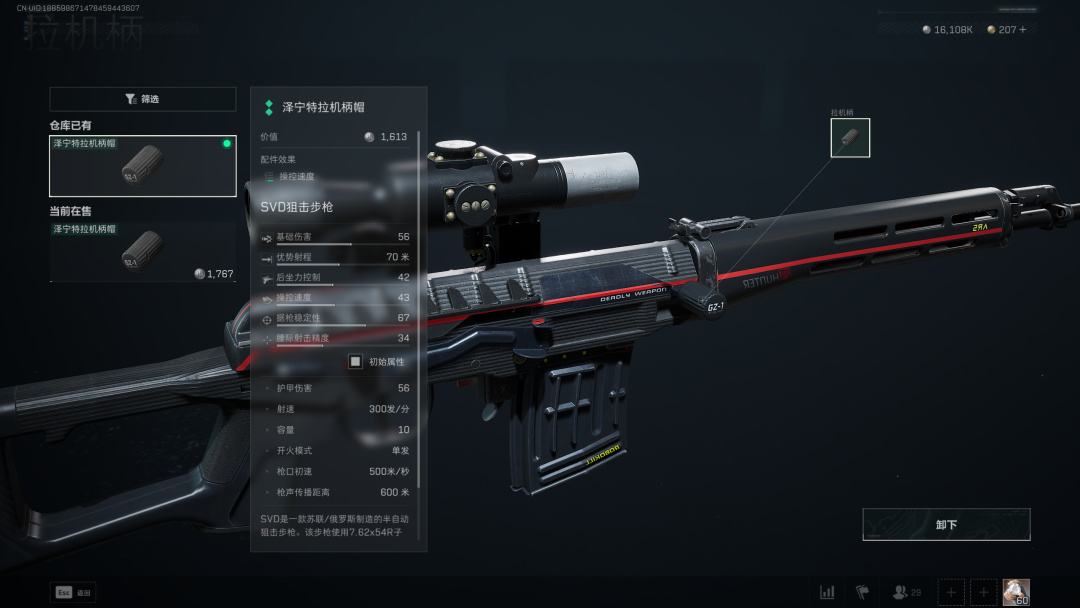Toggle the 初始属性 checkbox
1080x608 pixels.
(x=355, y=361)
